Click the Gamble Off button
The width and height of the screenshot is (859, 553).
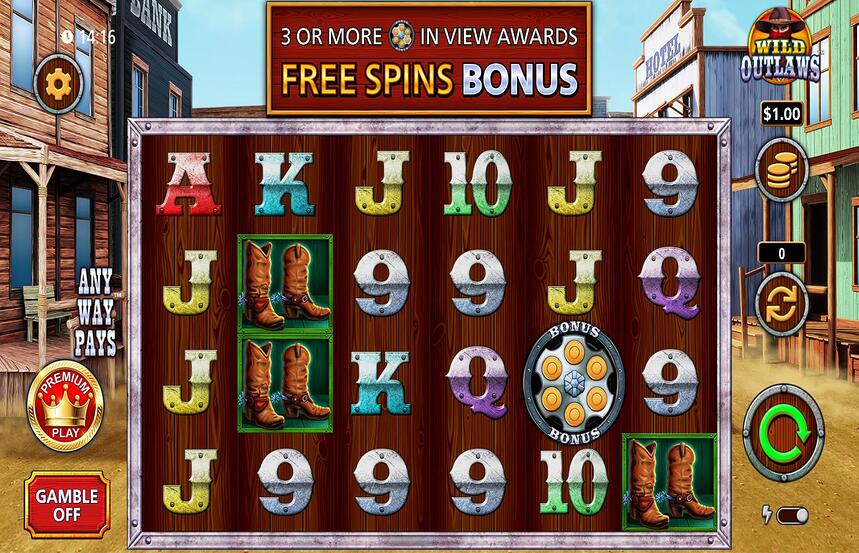[x=67, y=504]
